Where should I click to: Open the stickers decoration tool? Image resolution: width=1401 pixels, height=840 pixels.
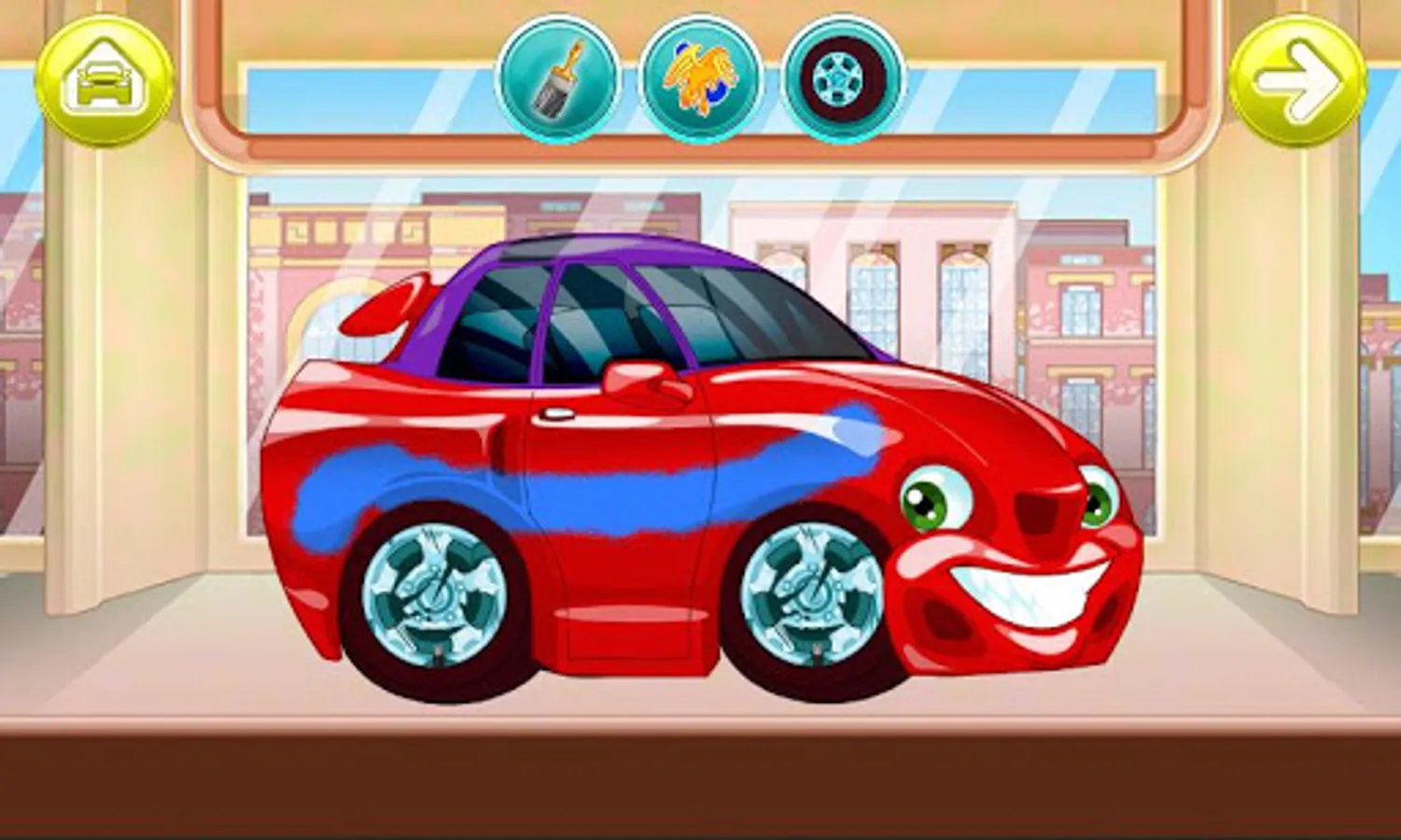click(x=698, y=78)
